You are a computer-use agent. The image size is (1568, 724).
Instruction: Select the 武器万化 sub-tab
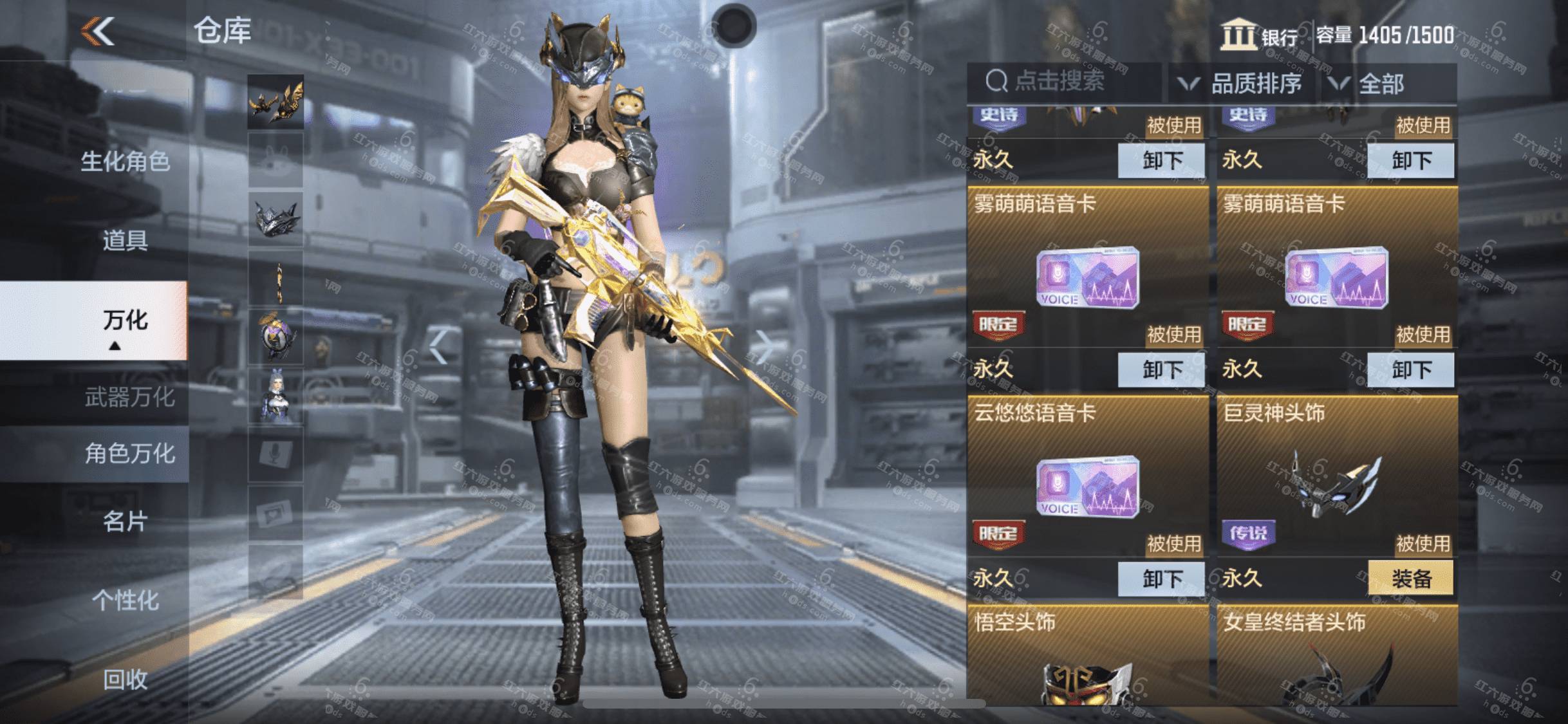129,397
